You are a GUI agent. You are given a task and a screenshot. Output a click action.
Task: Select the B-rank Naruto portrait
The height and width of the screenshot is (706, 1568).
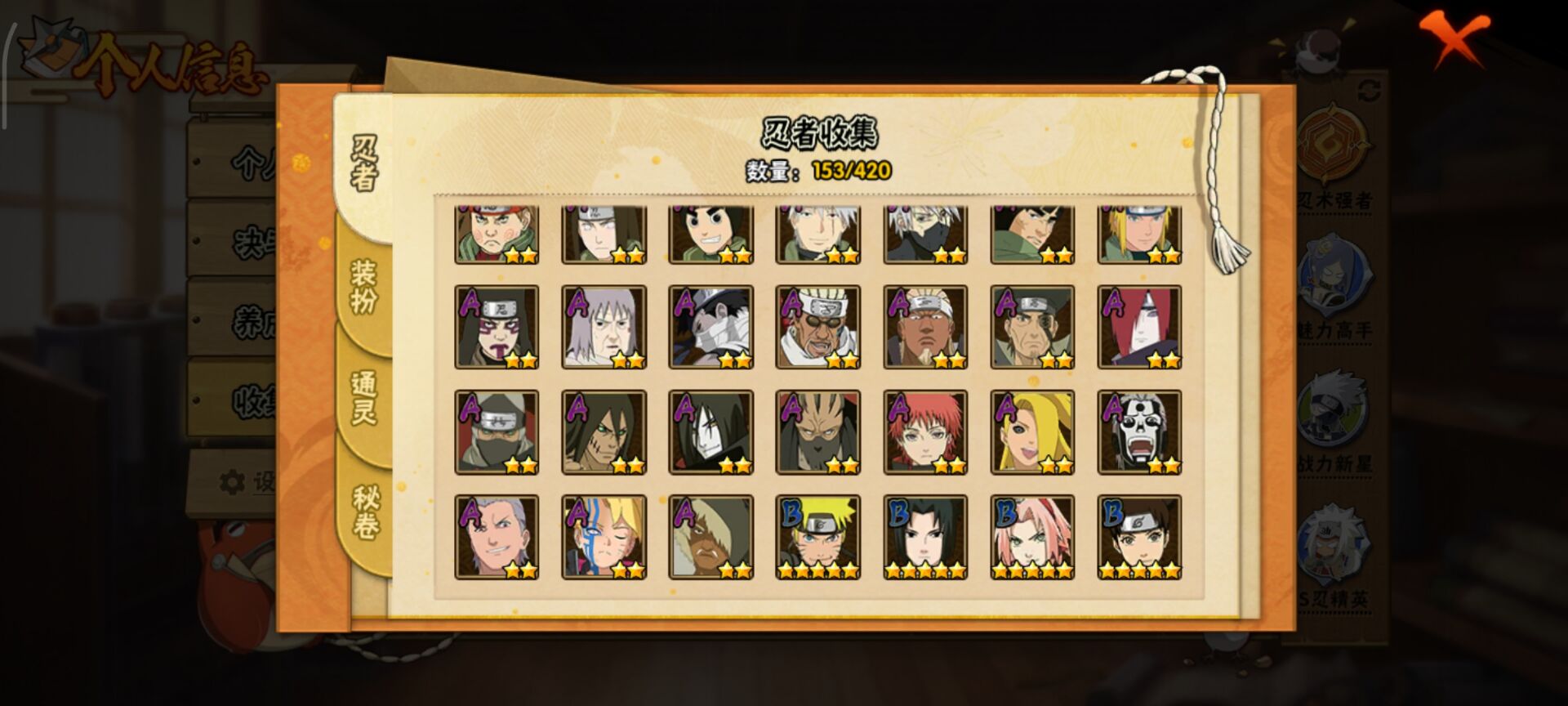pyautogui.click(x=817, y=537)
